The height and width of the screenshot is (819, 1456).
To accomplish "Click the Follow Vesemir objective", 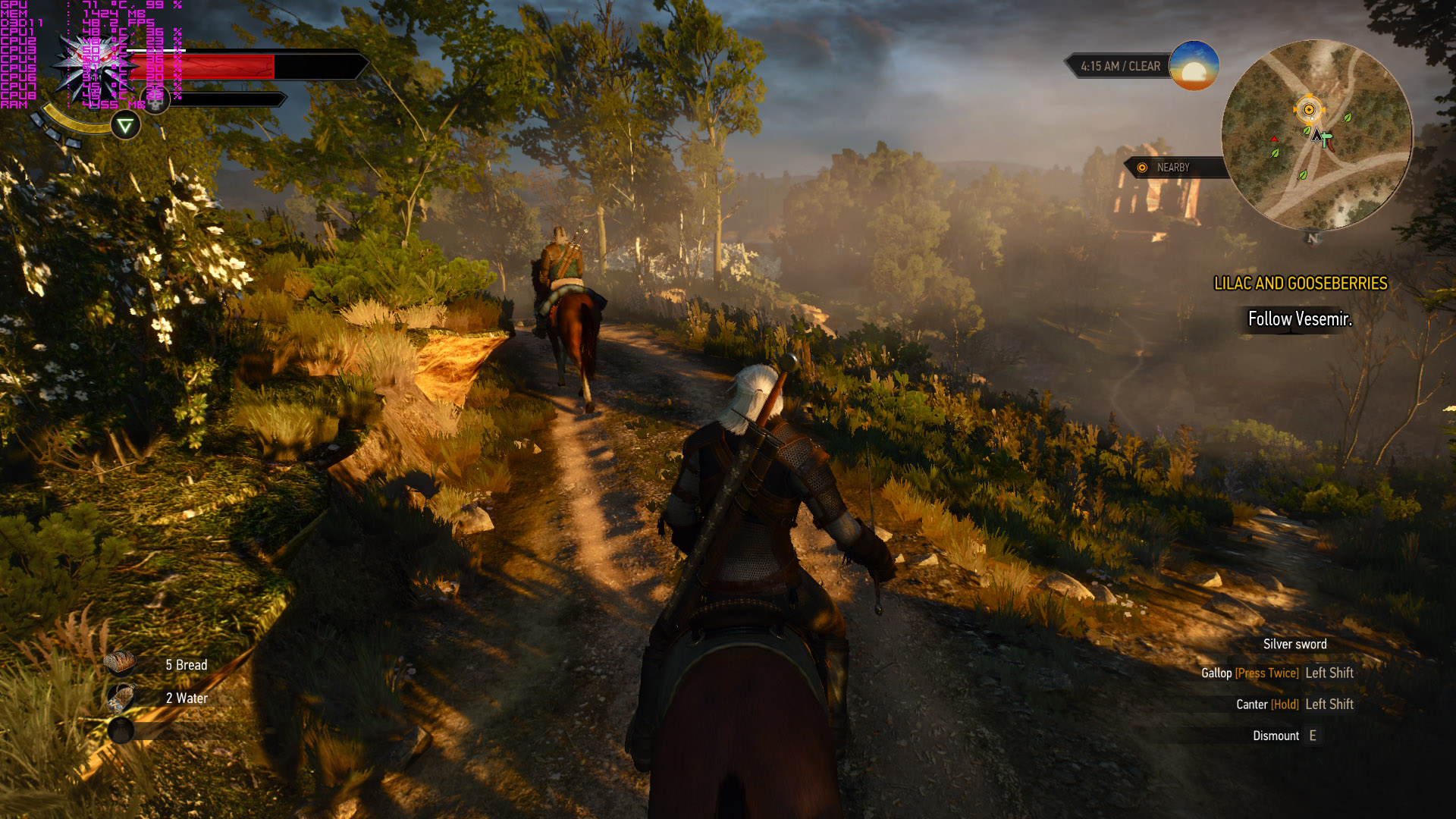I will tap(1300, 319).
